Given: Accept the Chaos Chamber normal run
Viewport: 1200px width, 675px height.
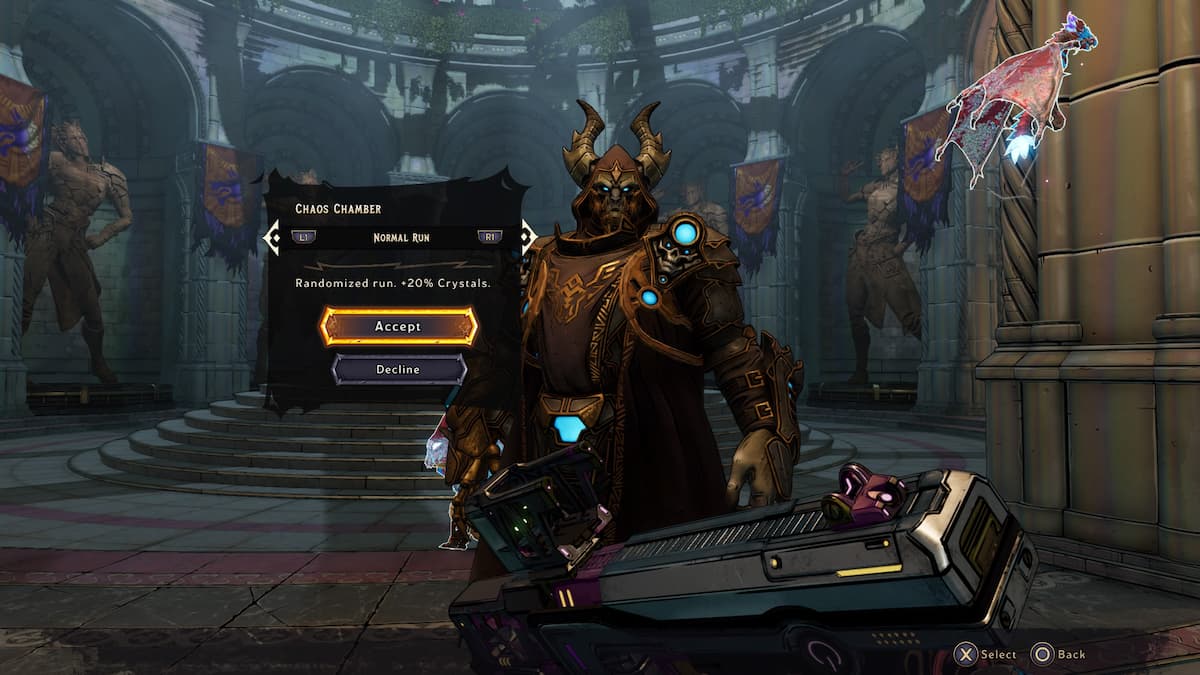Looking at the screenshot, I should pos(398,326).
